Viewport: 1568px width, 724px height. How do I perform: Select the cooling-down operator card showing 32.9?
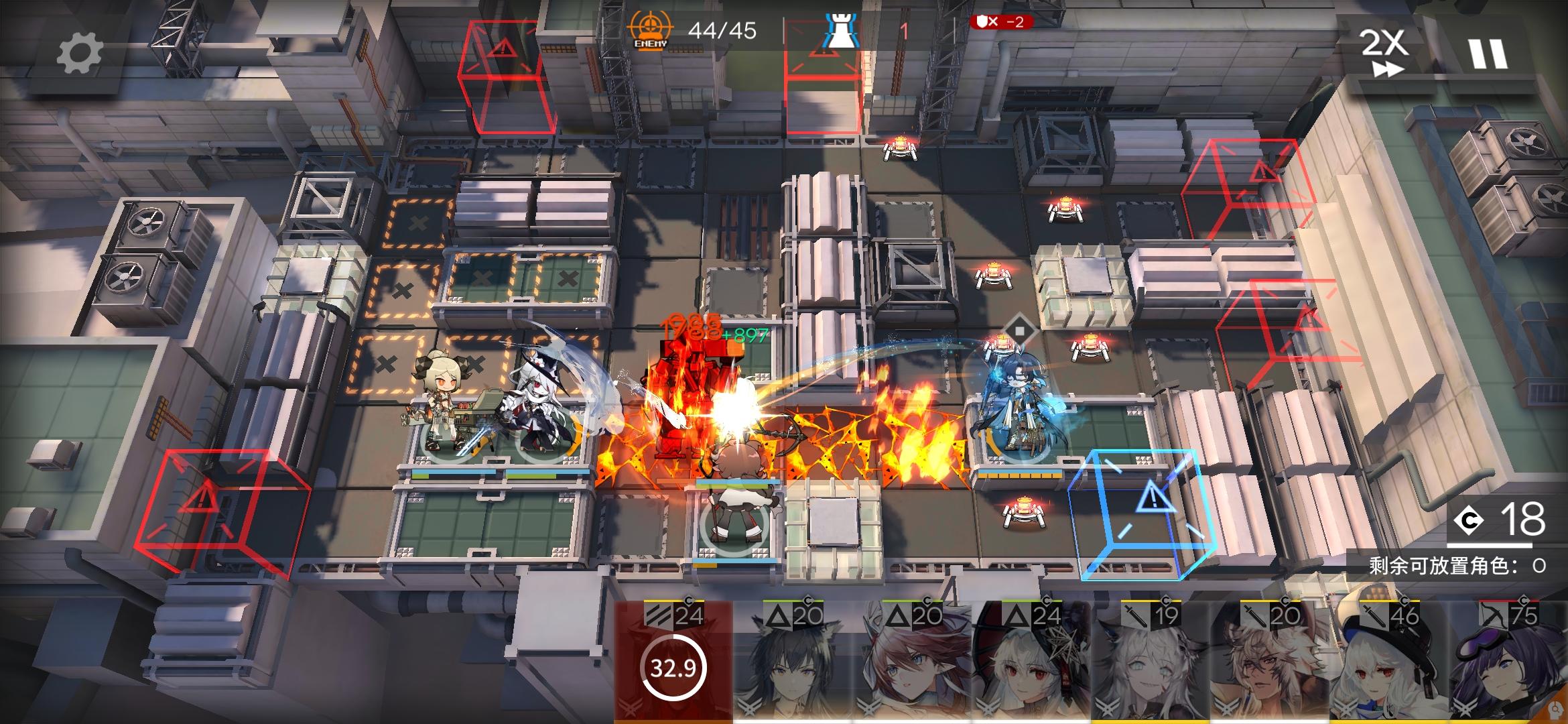[x=673, y=662]
